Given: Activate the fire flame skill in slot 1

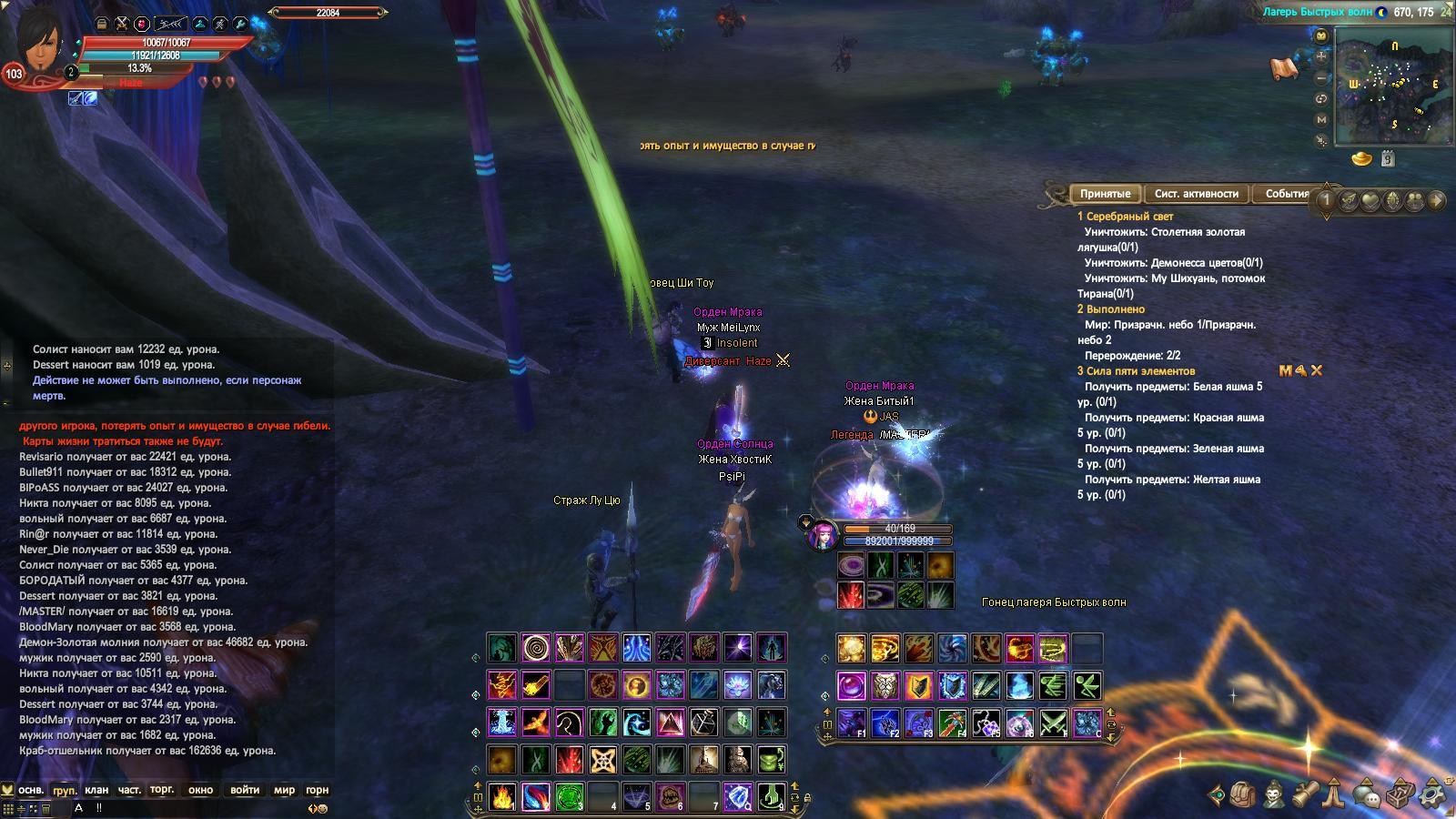Looking at the screenshot, I should coord(501,796).
